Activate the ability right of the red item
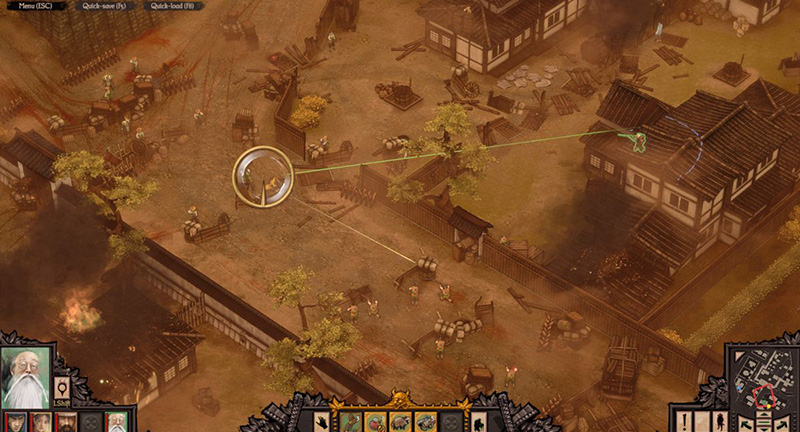 400,421
